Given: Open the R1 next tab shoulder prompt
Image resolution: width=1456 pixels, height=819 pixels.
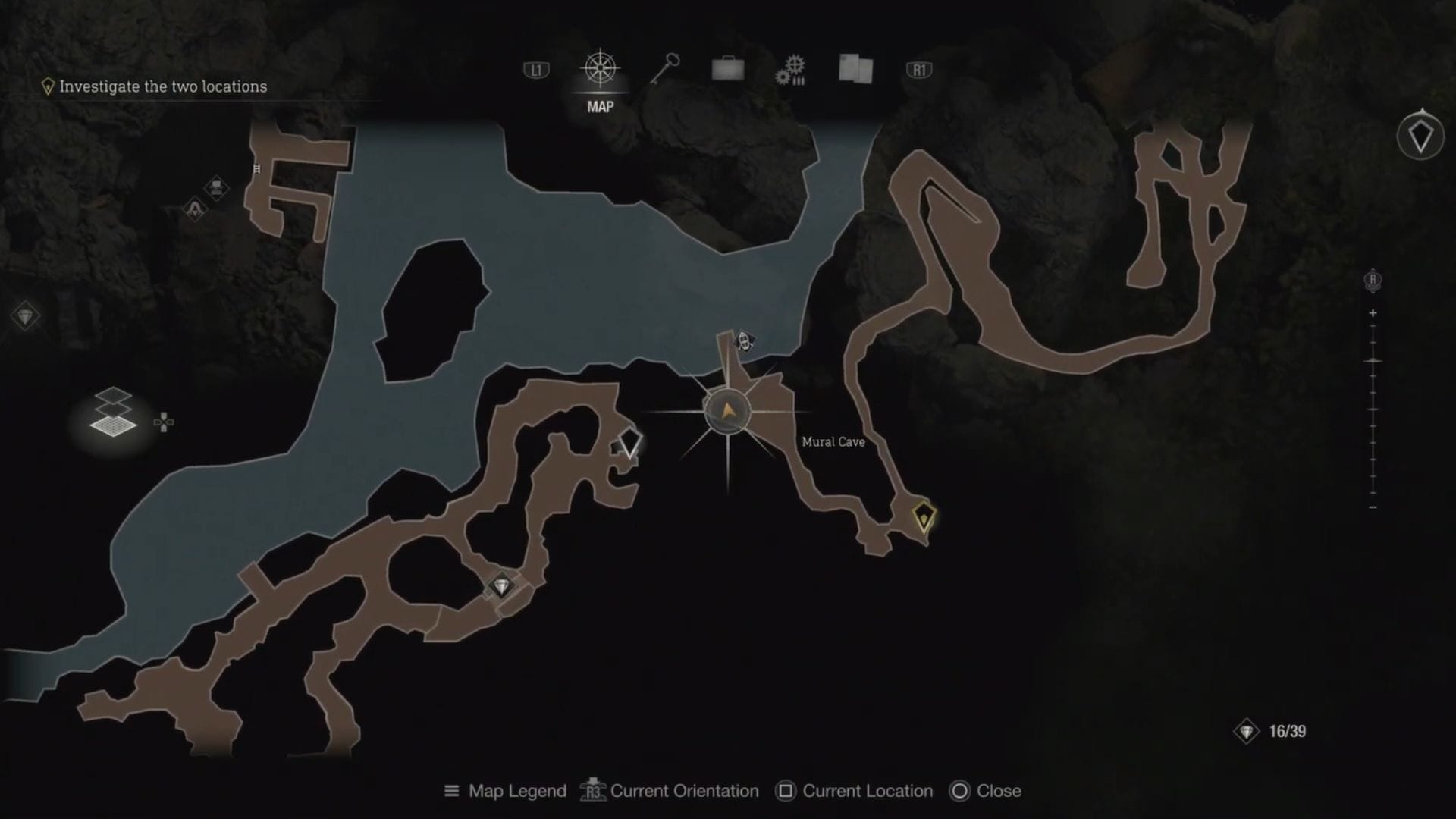Looking at the screenshot, I should (x=919, y=68).
